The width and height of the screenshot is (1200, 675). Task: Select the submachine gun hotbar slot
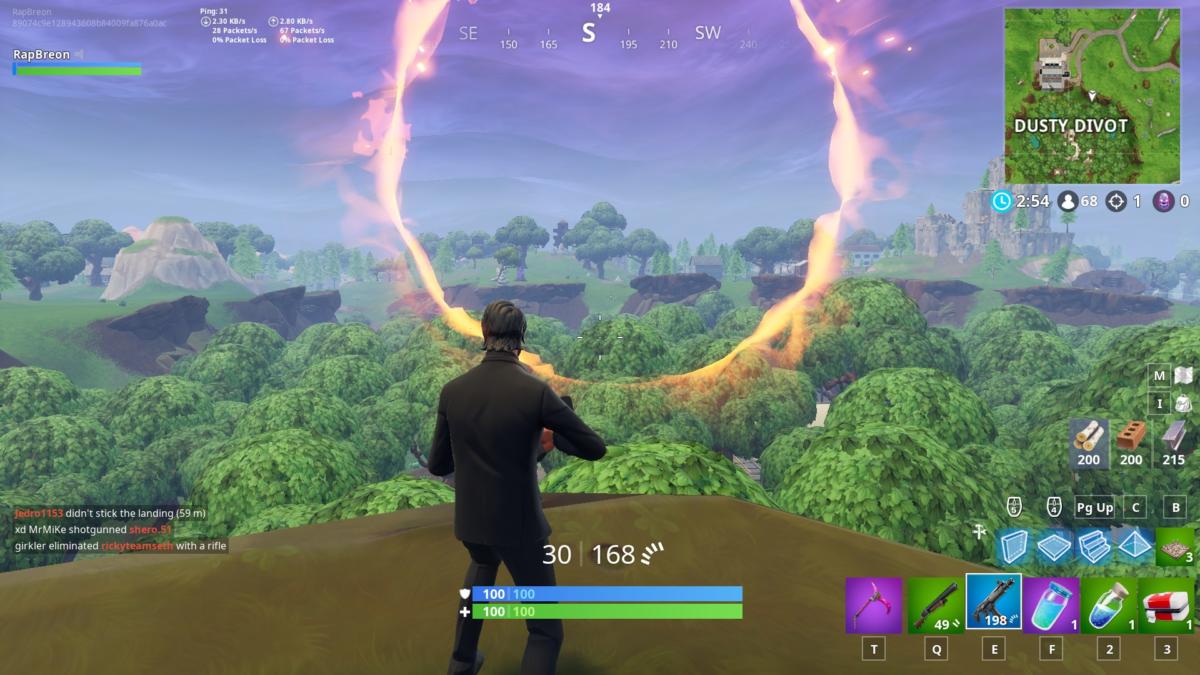(993, 602)
